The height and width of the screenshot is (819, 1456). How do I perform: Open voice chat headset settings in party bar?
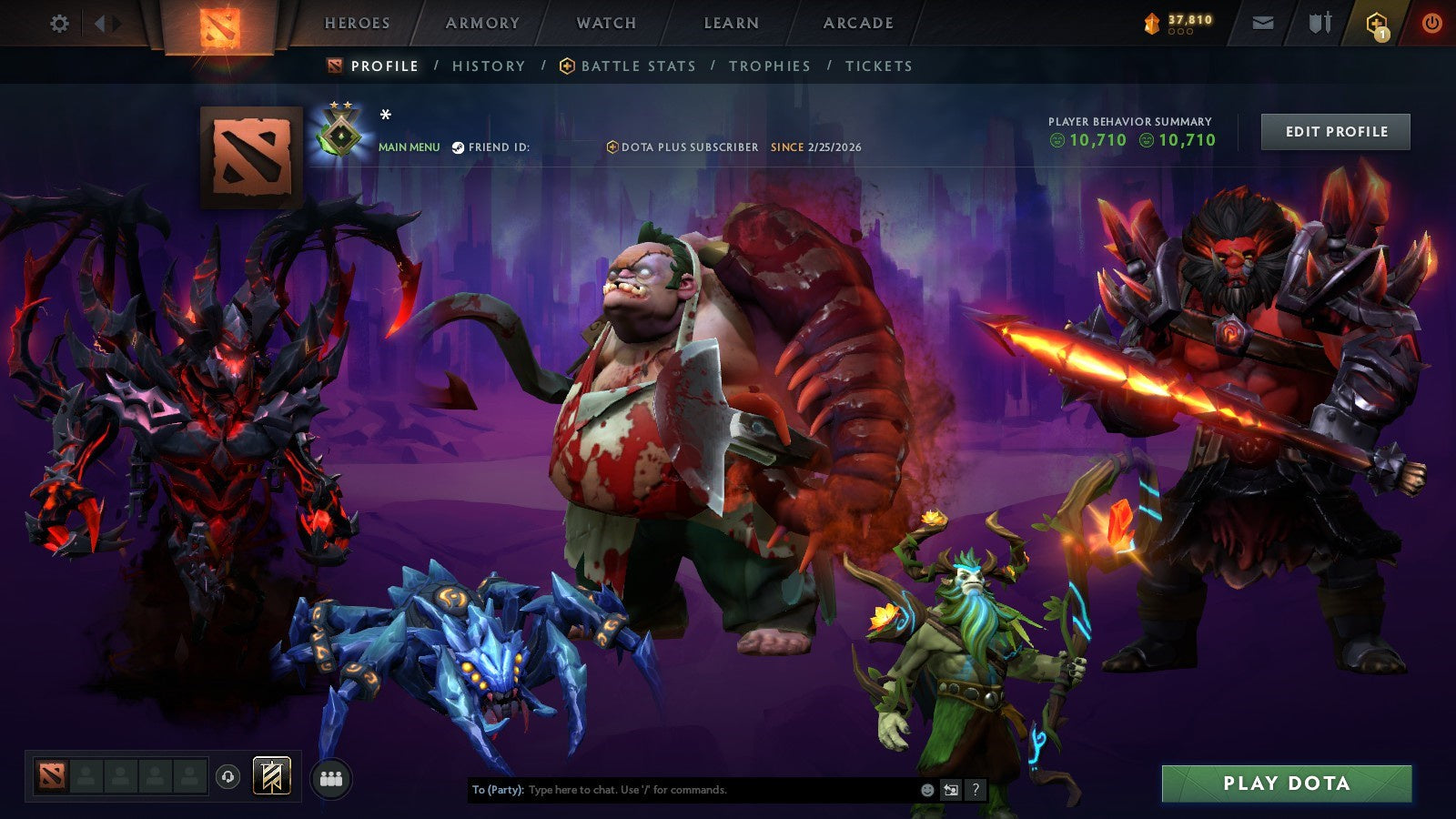[x=229, y=778]
